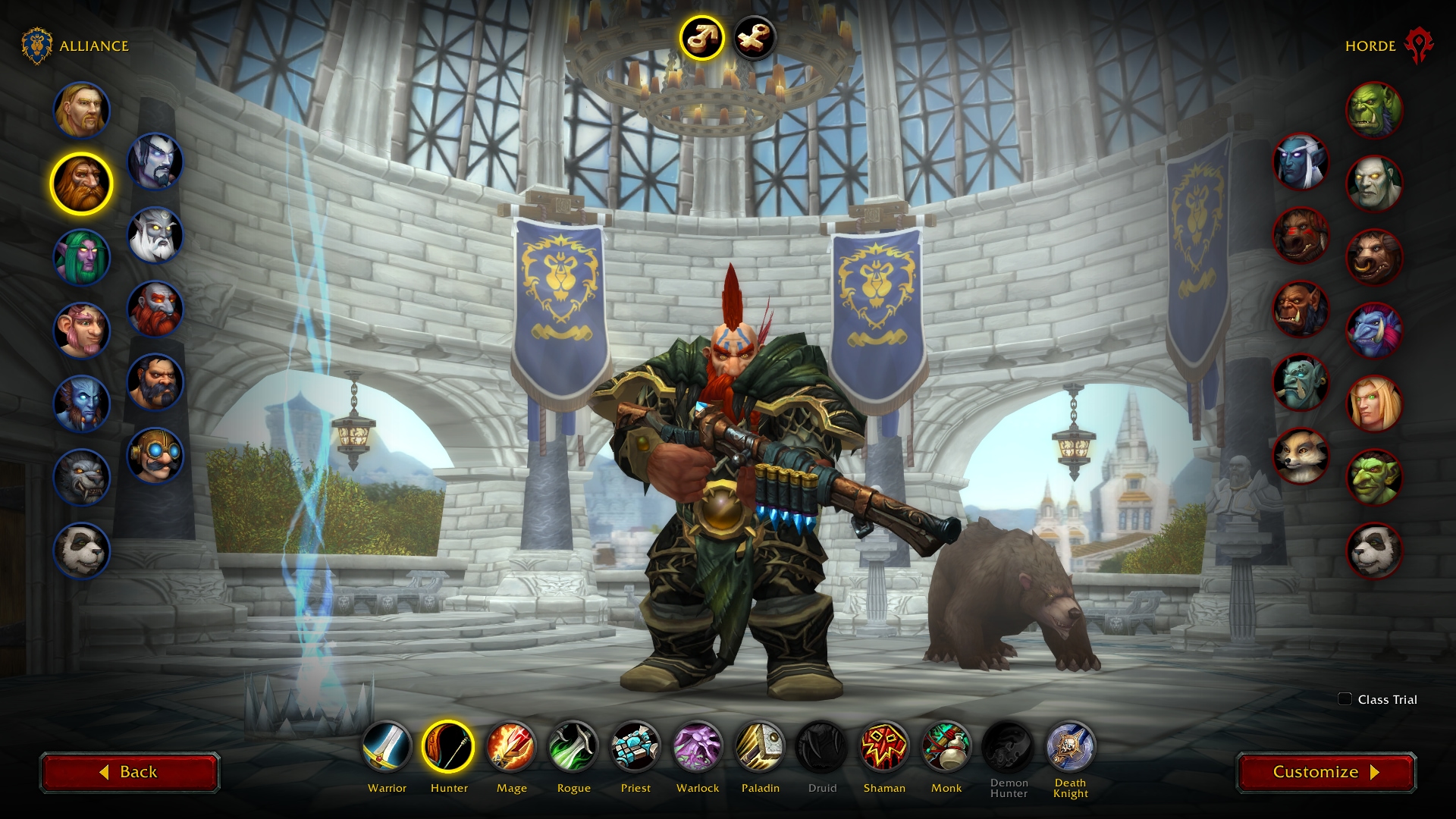Select the Human race portrait
The image size is (1456, 819).
coord(81,111)
